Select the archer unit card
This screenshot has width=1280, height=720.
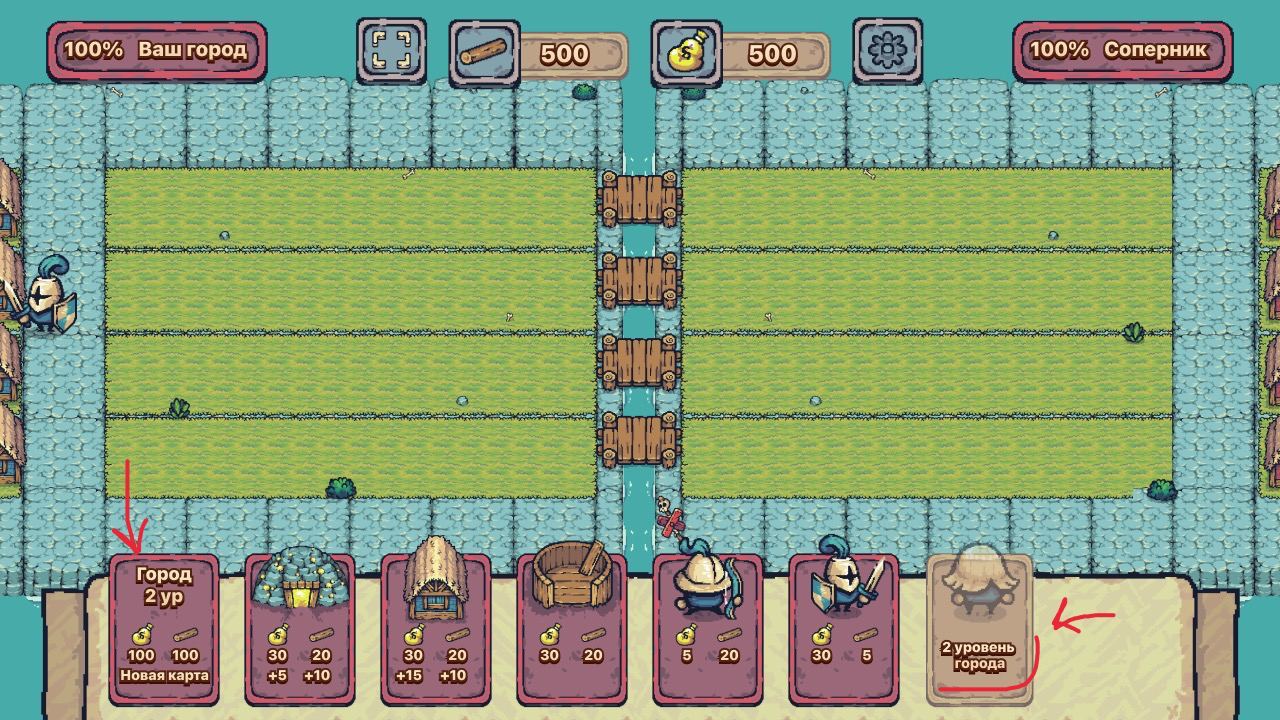tap(708, 628)
